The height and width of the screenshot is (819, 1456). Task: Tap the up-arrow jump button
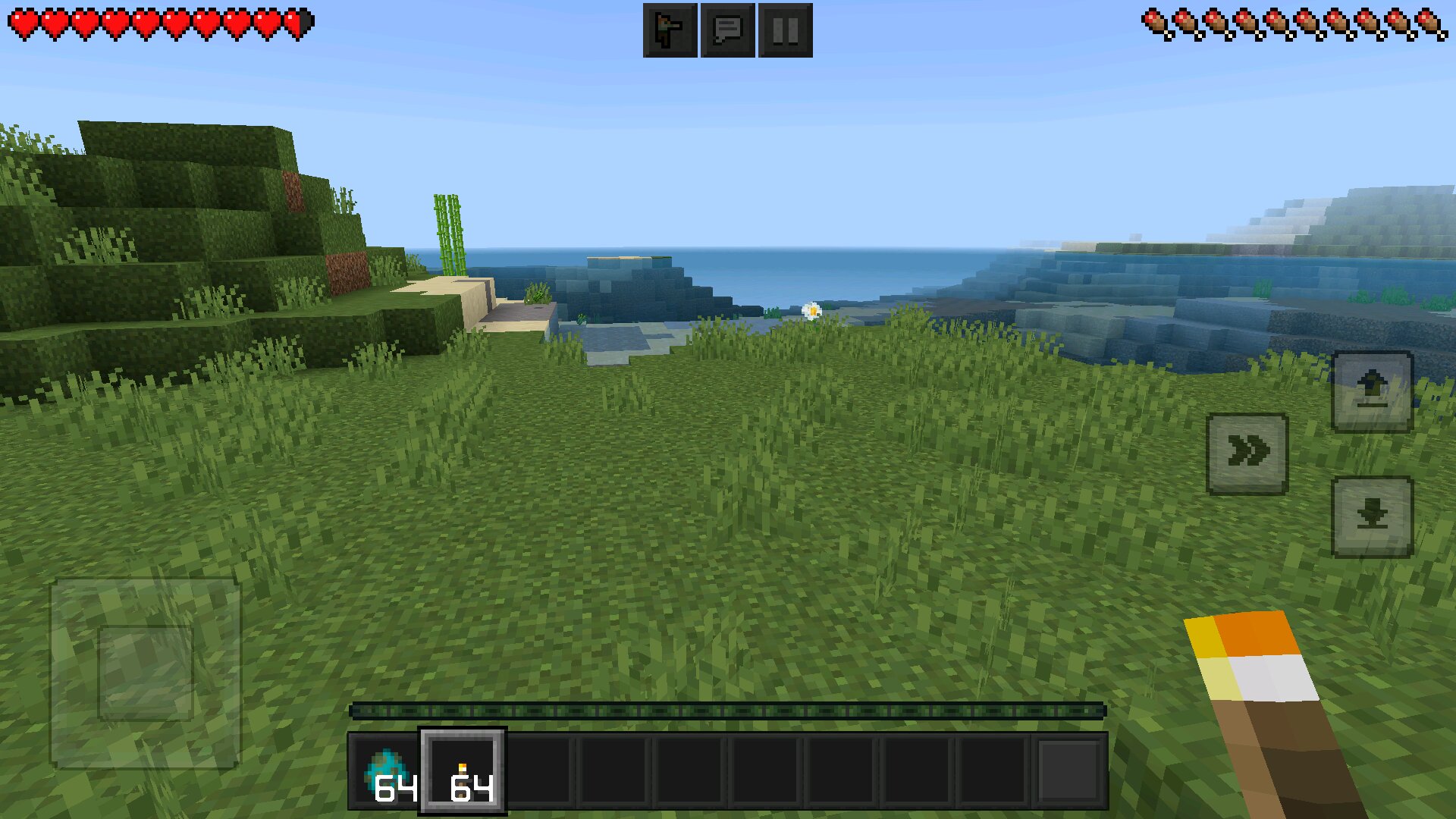coord(1372,391)
